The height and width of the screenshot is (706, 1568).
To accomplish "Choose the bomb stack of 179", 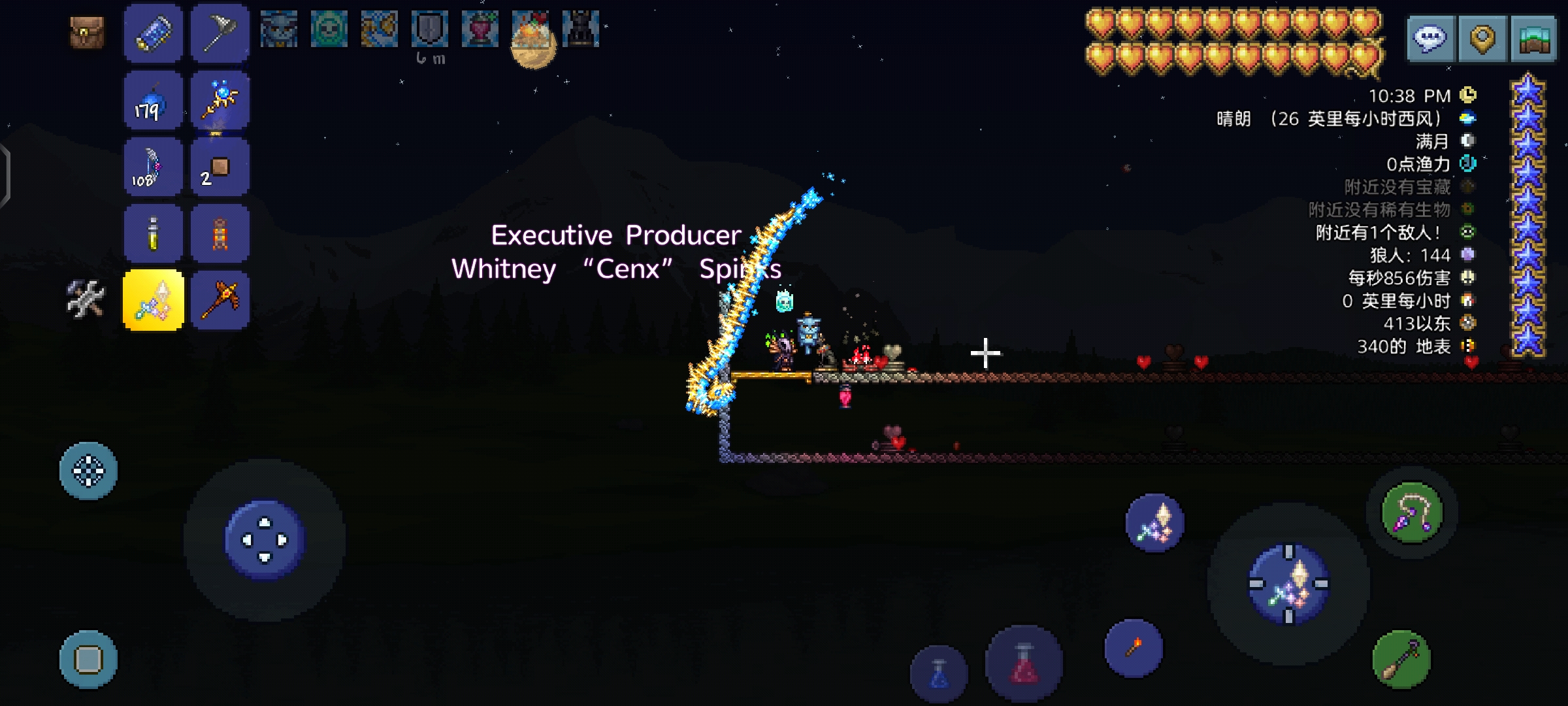I will click(154, 101).
